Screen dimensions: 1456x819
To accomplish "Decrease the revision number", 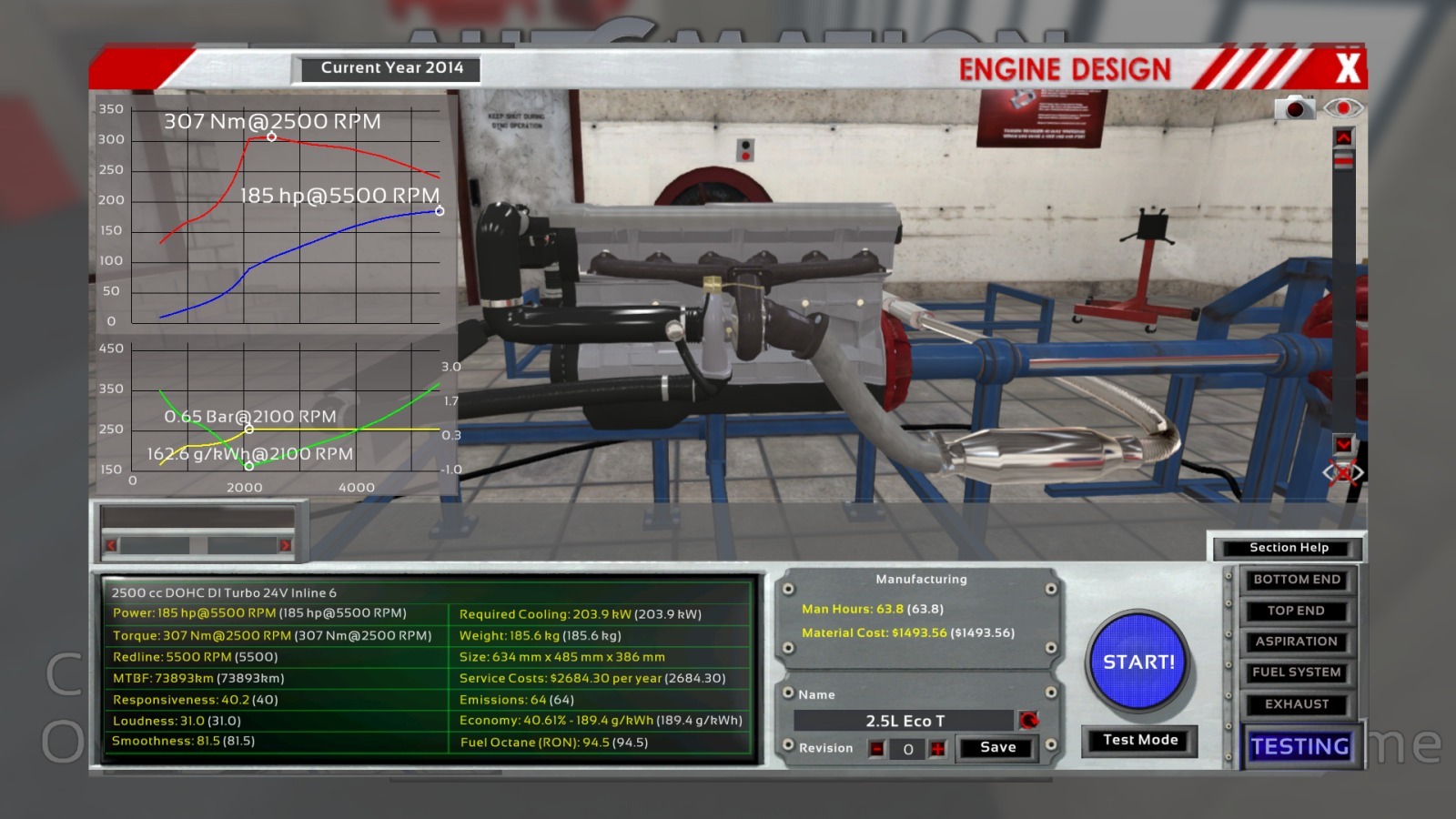I will [877, 749].
